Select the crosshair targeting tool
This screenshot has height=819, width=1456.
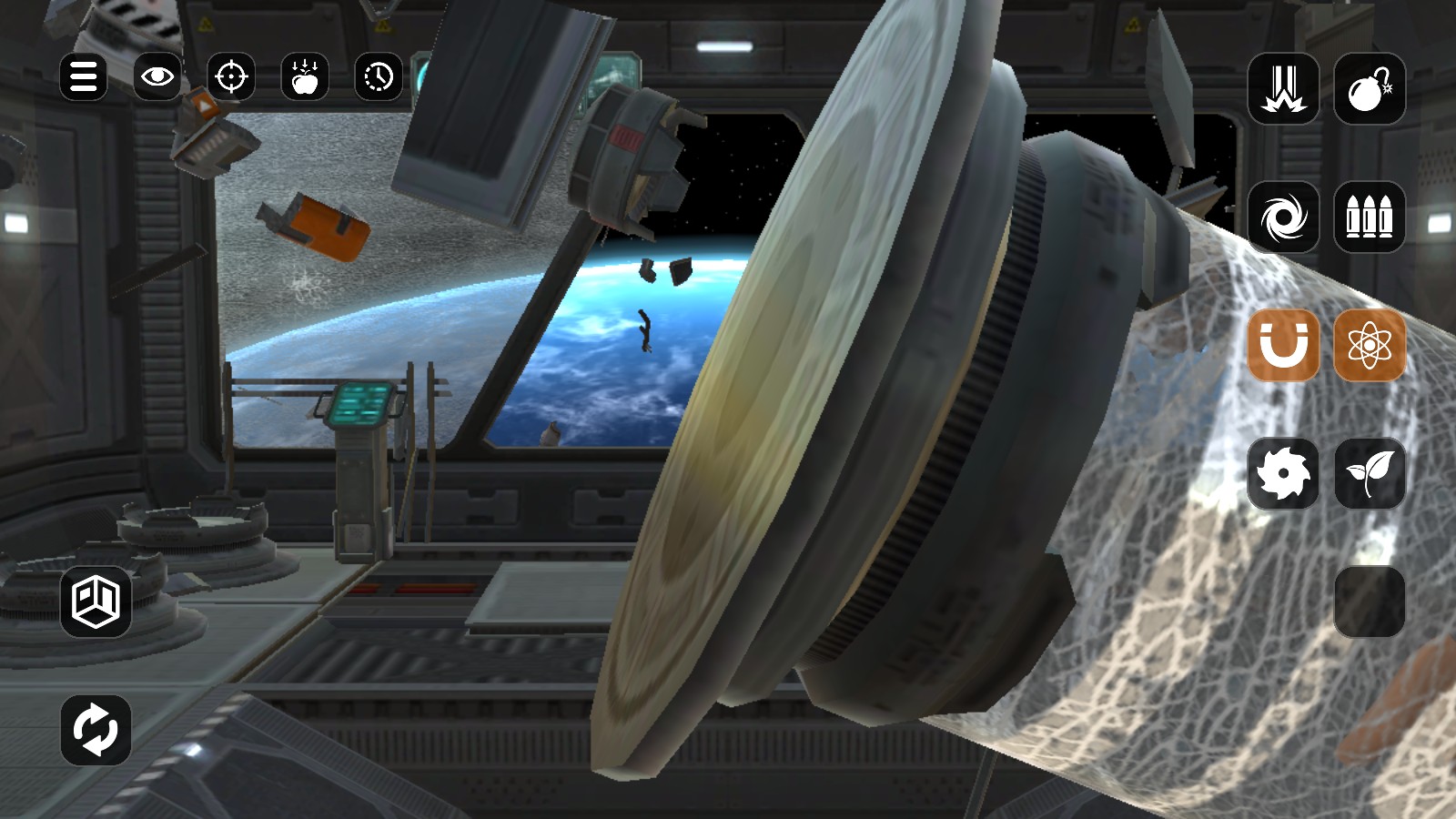tap(231, 77)
